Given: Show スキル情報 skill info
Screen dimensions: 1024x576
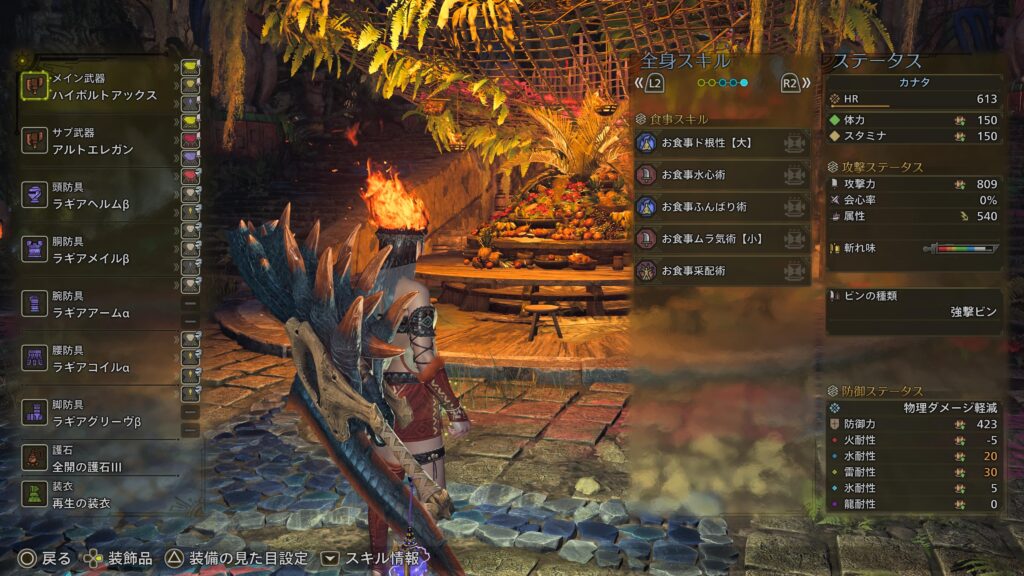Looking at the screenshot, I should [x=371, y=558].
